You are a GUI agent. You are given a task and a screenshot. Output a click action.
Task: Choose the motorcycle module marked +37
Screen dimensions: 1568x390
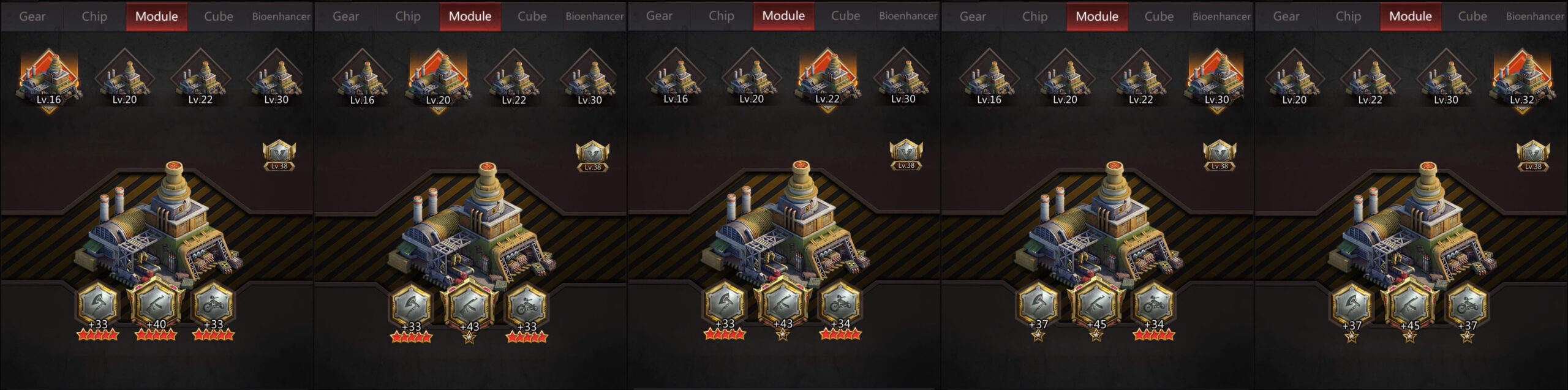(1467, 305)
